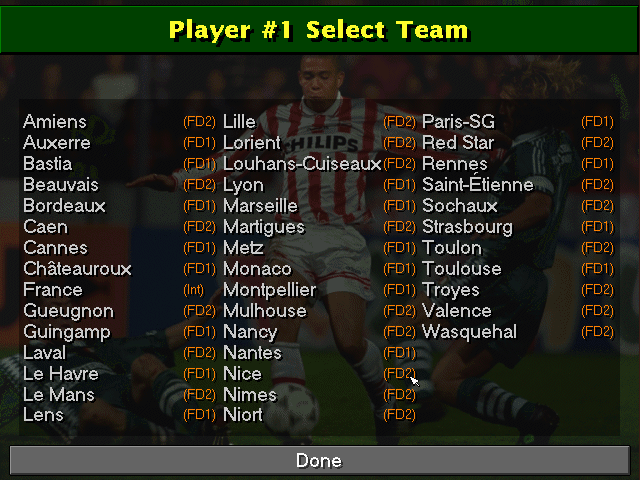Select Auxerre as your team

(x=57, y=143)
